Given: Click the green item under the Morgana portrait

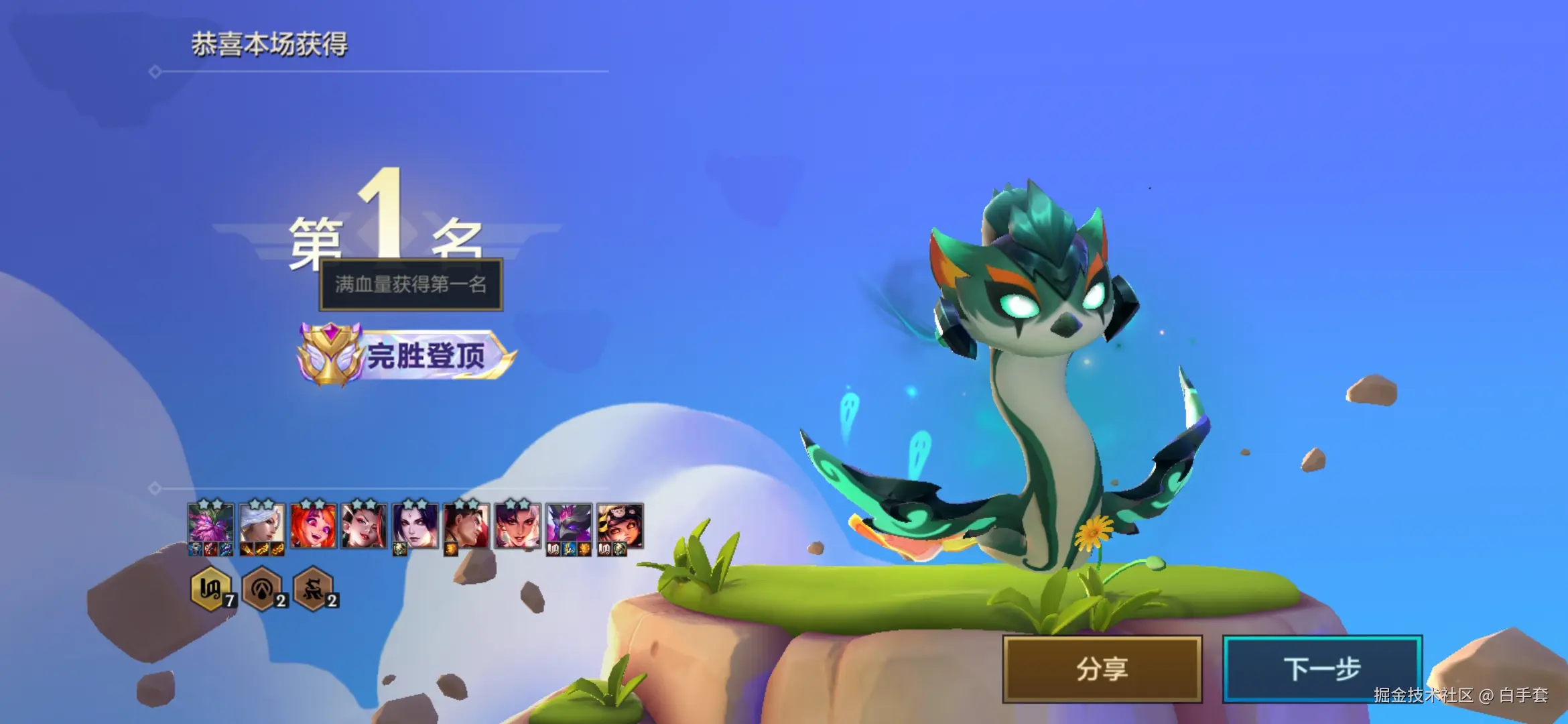Looking at the screenshot, I should coord(399,547).
